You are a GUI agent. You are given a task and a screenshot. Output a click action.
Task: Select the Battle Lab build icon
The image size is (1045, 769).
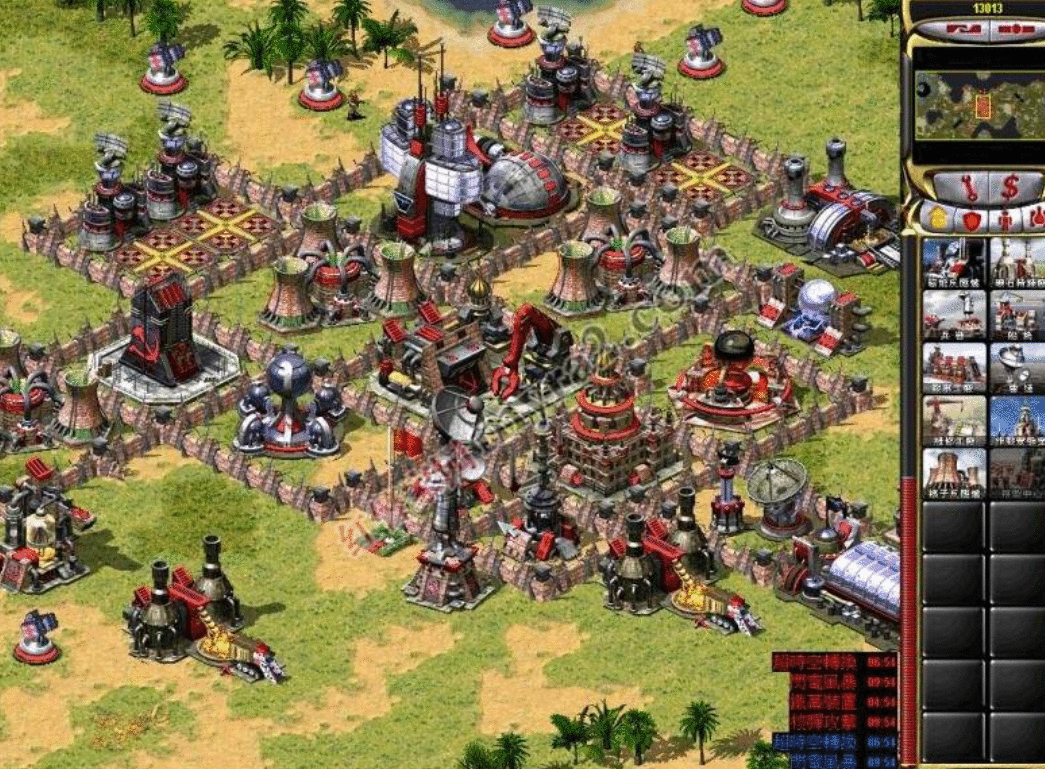(x=1018, y=420)
